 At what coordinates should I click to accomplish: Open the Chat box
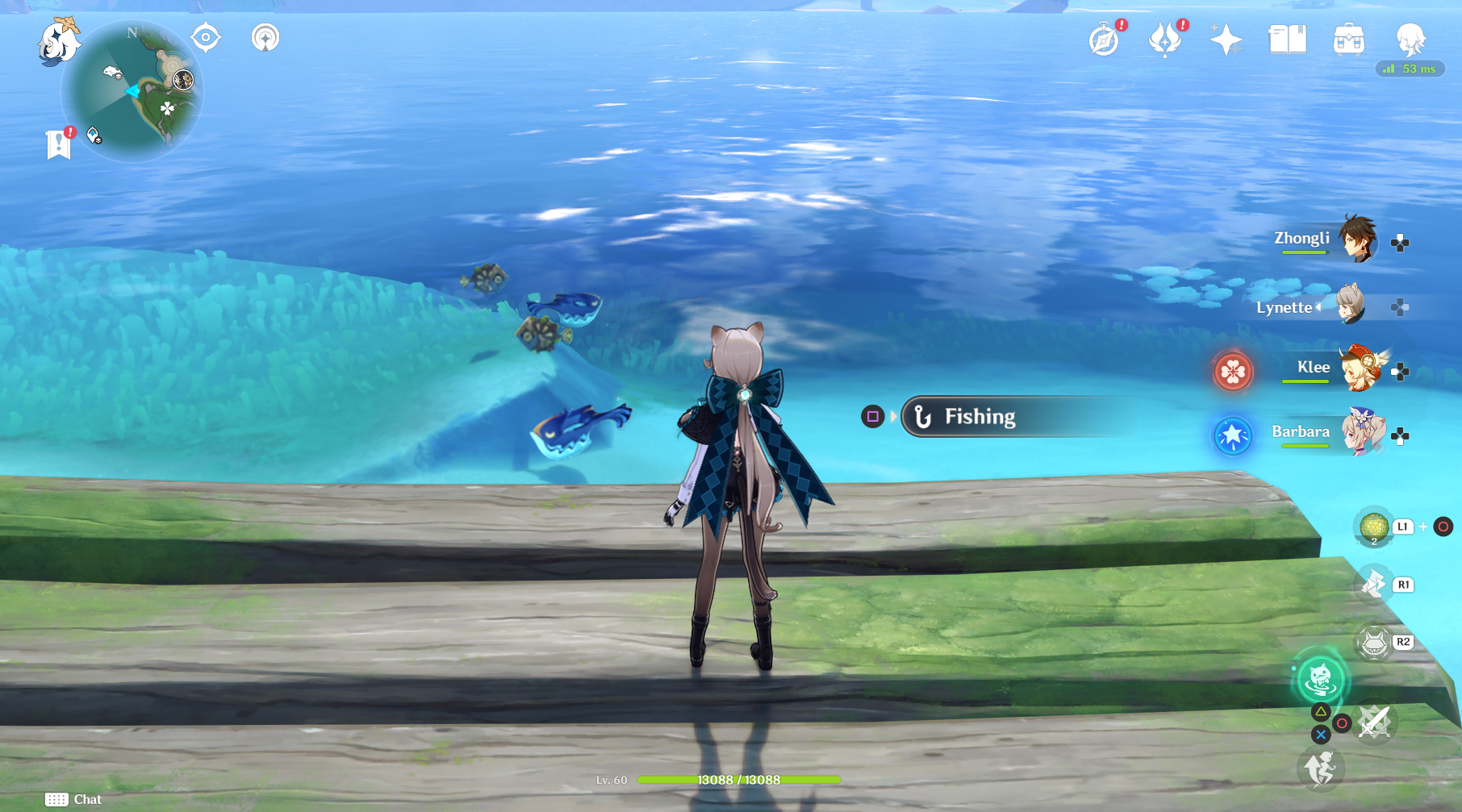pyautogui.click(x=74, y=799)
